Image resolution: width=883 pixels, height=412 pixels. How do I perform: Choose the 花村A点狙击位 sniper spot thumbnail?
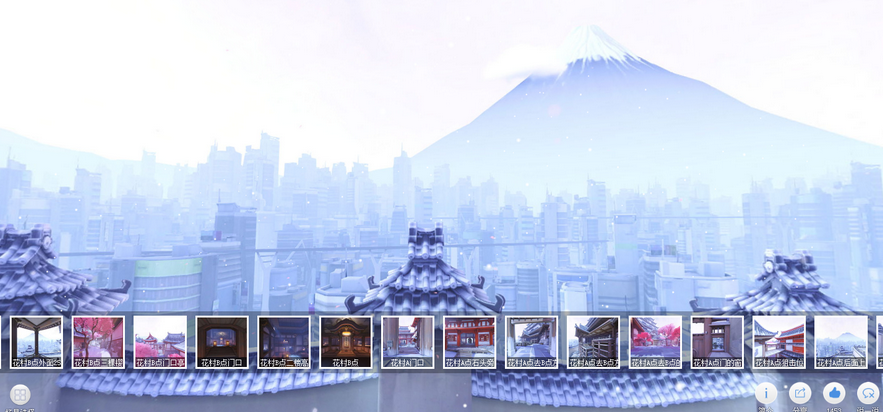pos(779,342)
